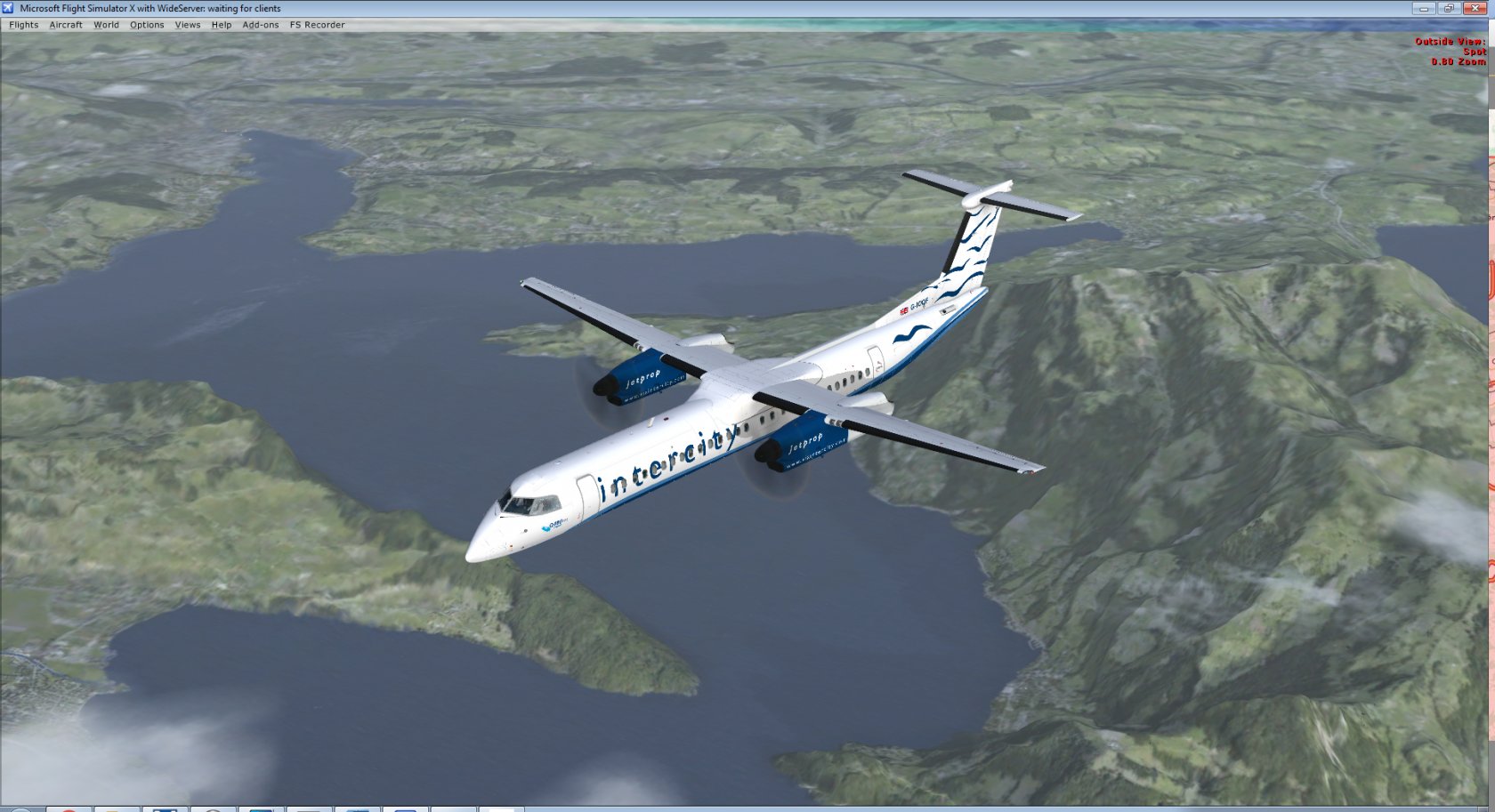Open the Aircraft menu
The image size is (1495, 812).
tap(66, 25)
